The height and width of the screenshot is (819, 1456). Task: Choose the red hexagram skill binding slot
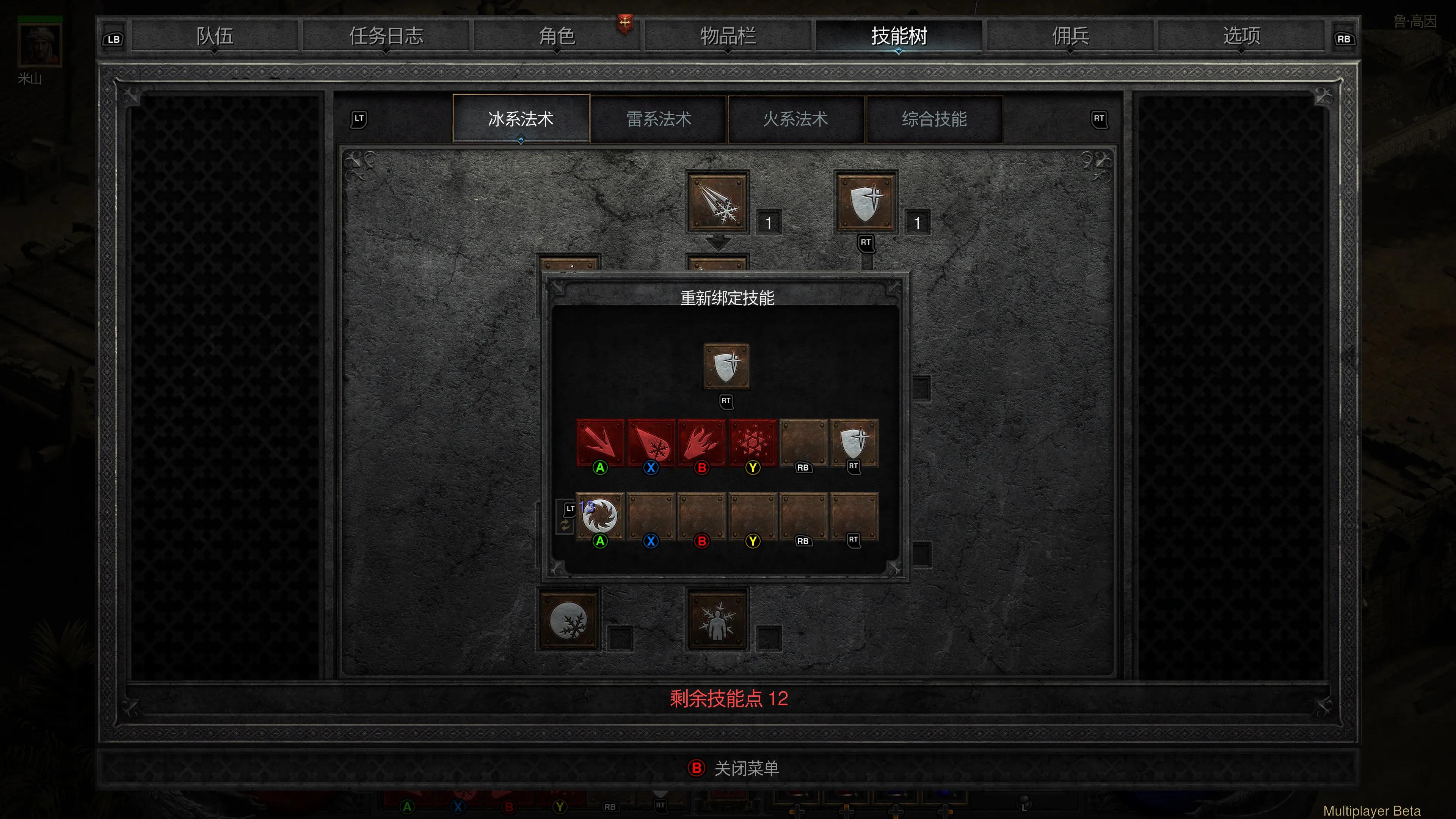pos(752,442)
